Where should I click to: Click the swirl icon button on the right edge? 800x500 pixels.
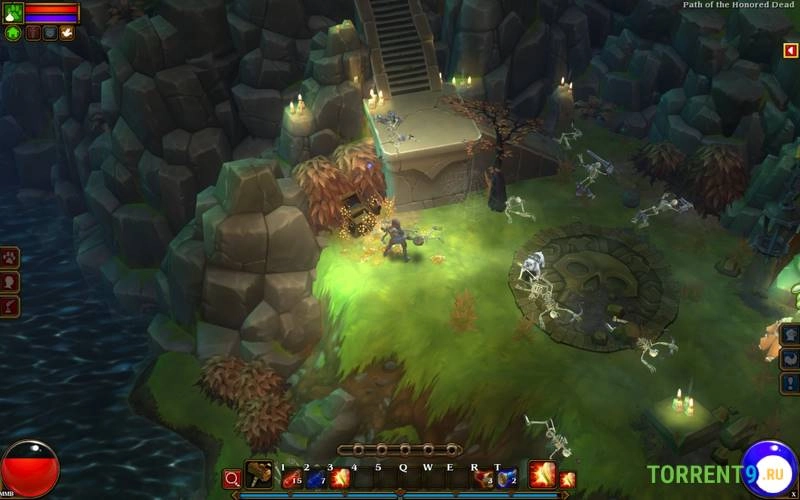pos(790,359)
